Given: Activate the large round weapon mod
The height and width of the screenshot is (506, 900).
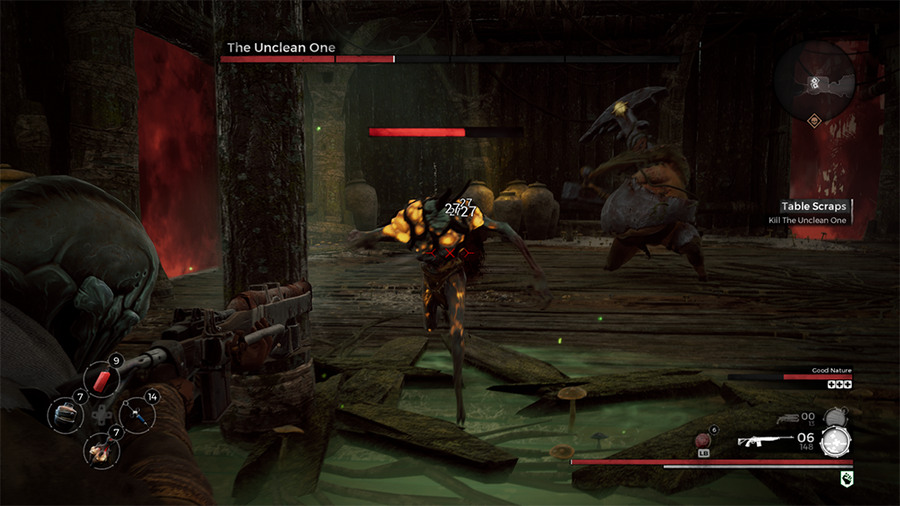Looking at the screenshot, I should (835, 443).
